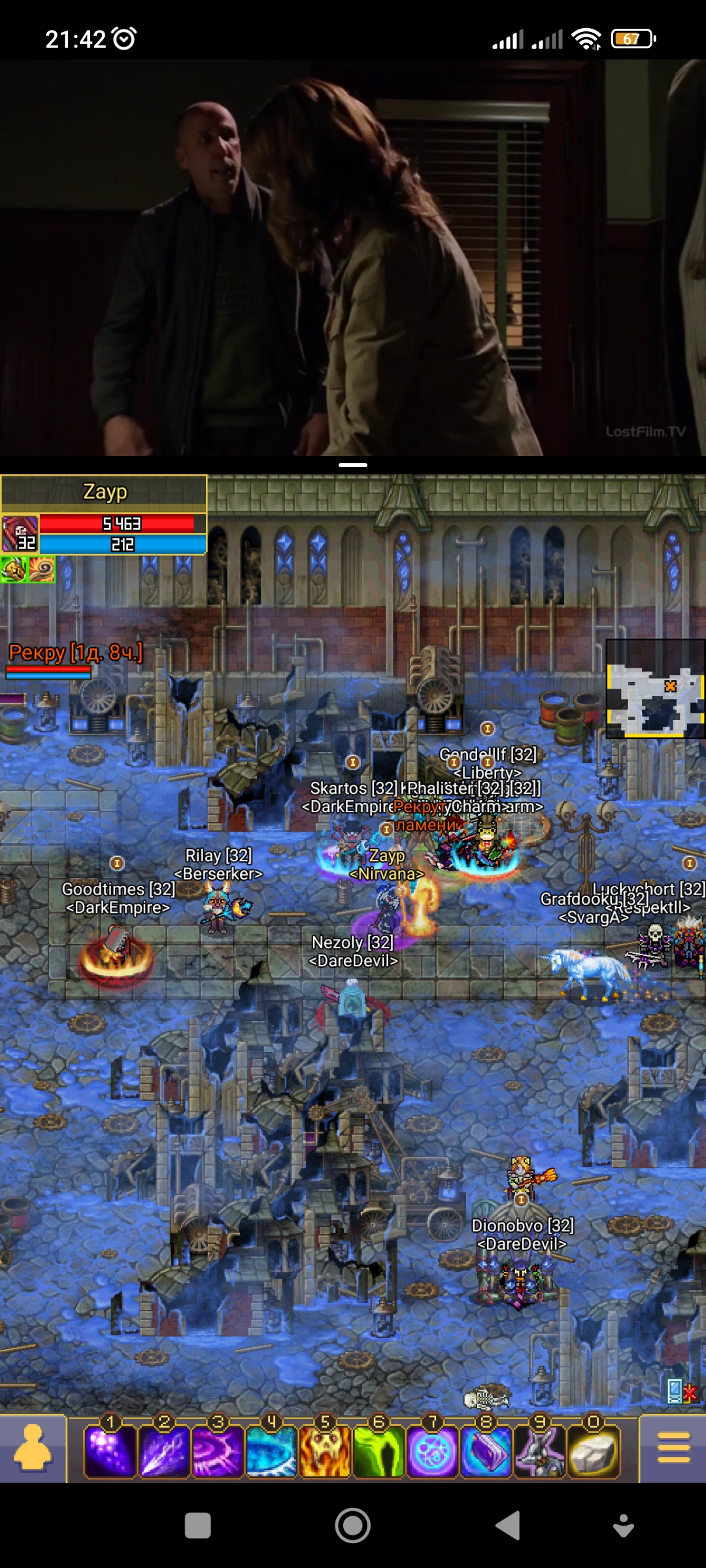Cast the blue water pool skill in slot 4
The width and height of the screenshot is (706, 1568).
click(x=271, y=1452)
